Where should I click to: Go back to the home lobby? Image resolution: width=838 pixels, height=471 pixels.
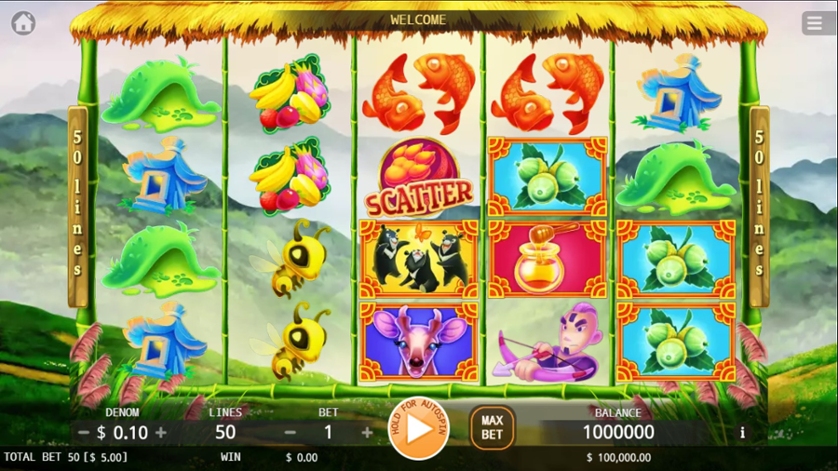coord(23,23)
